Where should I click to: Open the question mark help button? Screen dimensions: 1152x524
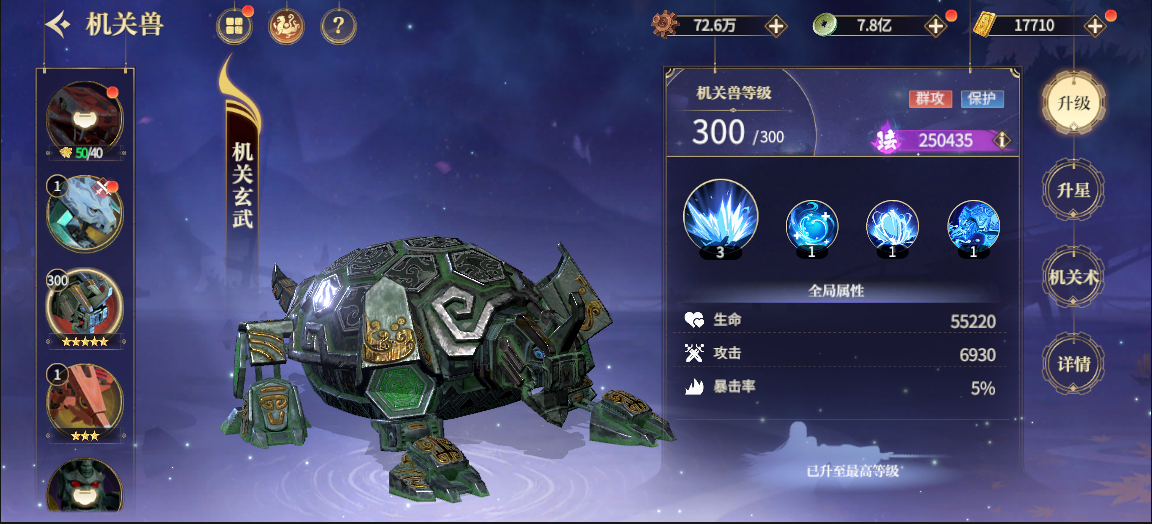(x=338, y=26)
